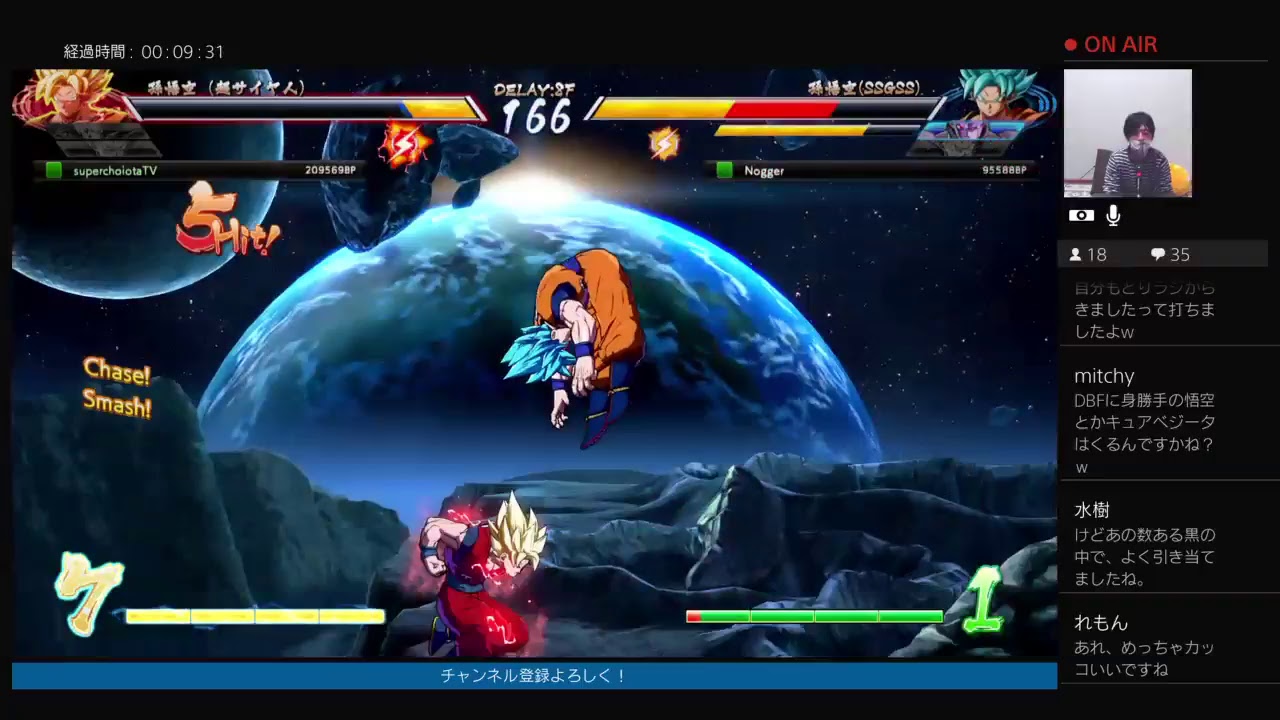Click the camera icon below the webcam feed
Viewport: 1280px width, 720px height.
pos(1080,215)
